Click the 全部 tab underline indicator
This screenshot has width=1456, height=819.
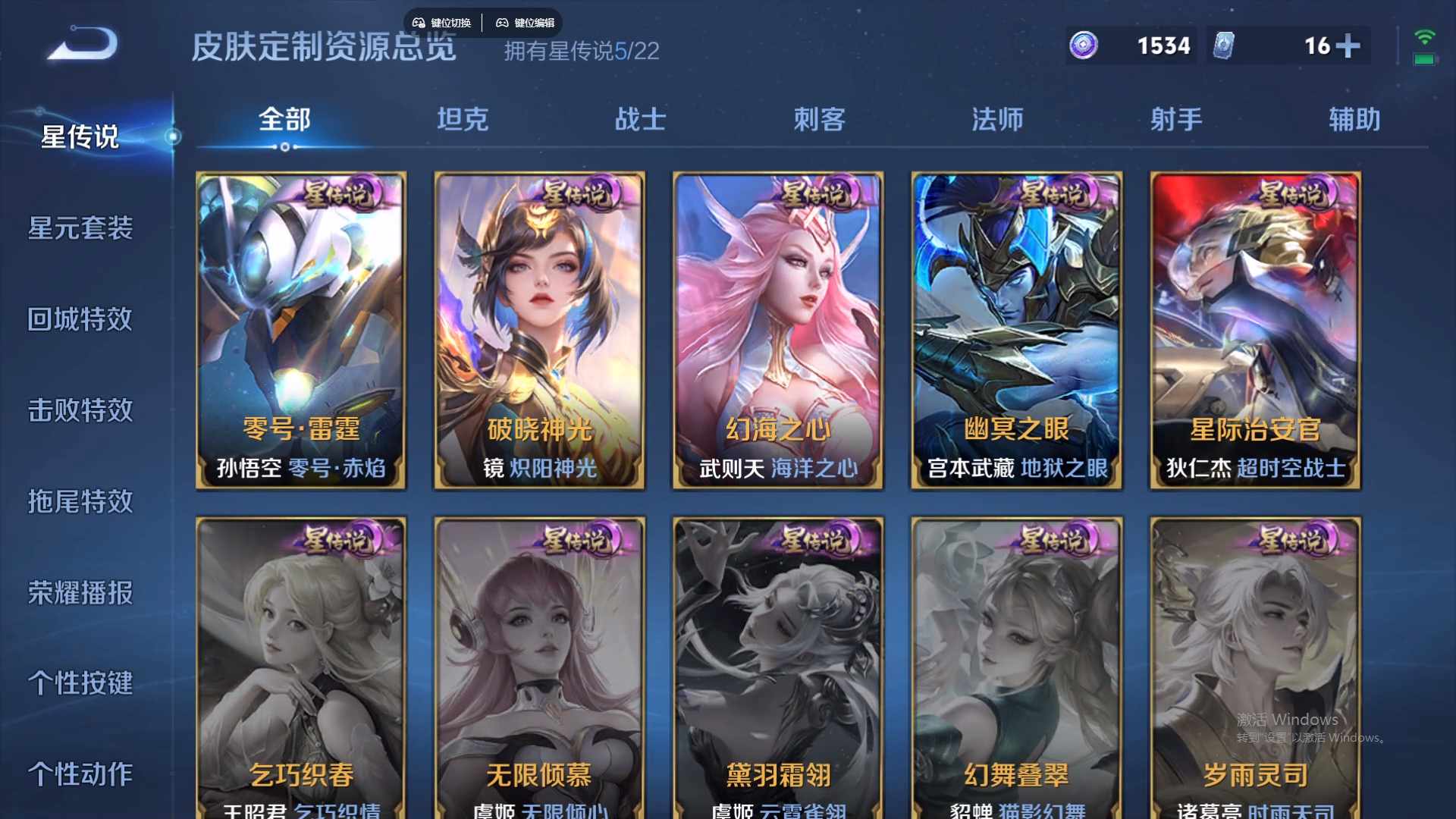coord(284,149)
